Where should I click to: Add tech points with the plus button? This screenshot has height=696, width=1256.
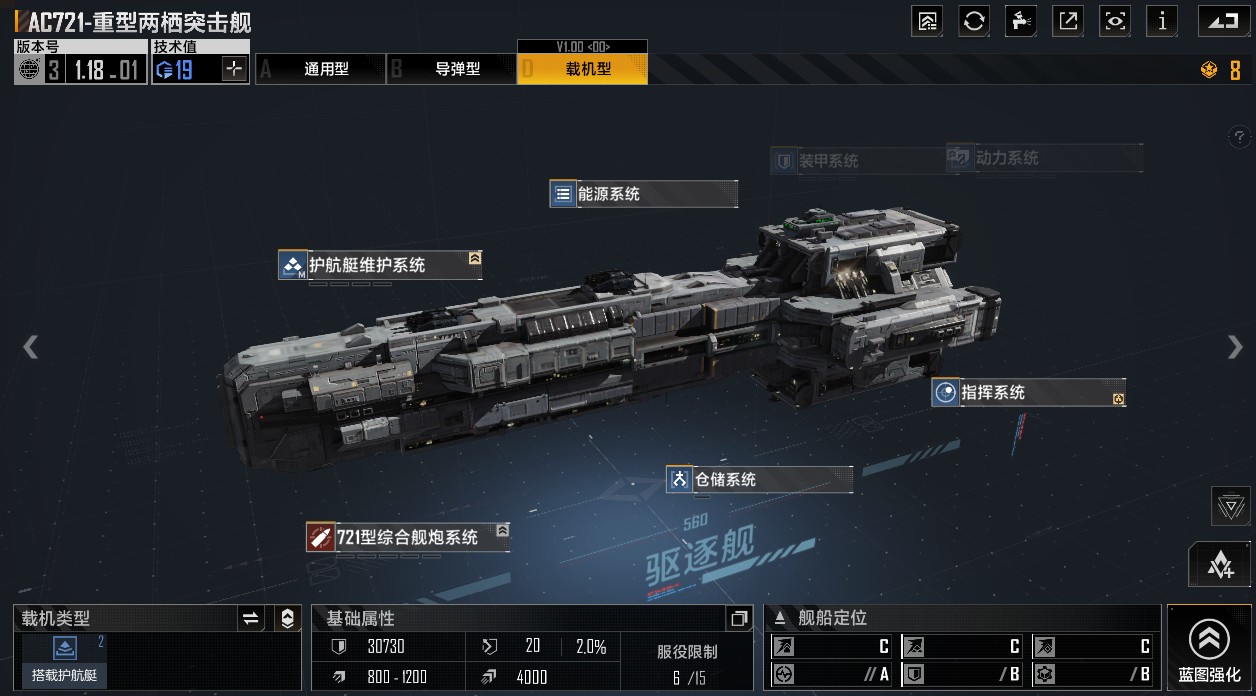234,69
